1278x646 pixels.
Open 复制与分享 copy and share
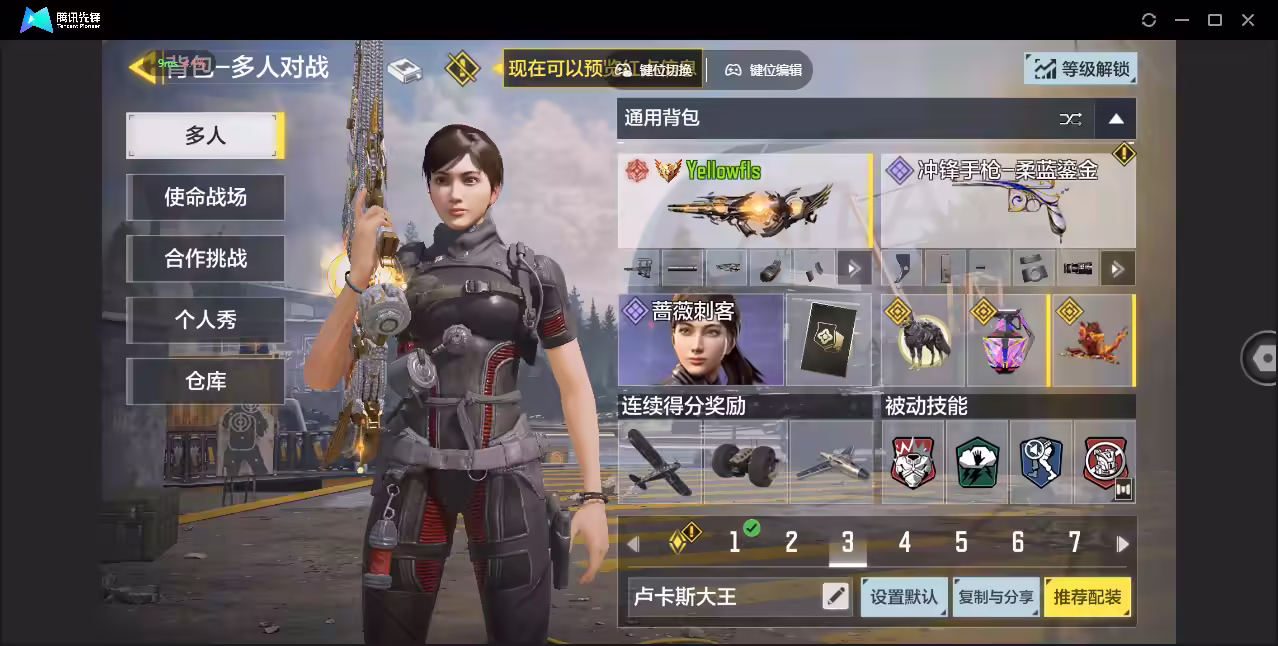coord(996,597)
